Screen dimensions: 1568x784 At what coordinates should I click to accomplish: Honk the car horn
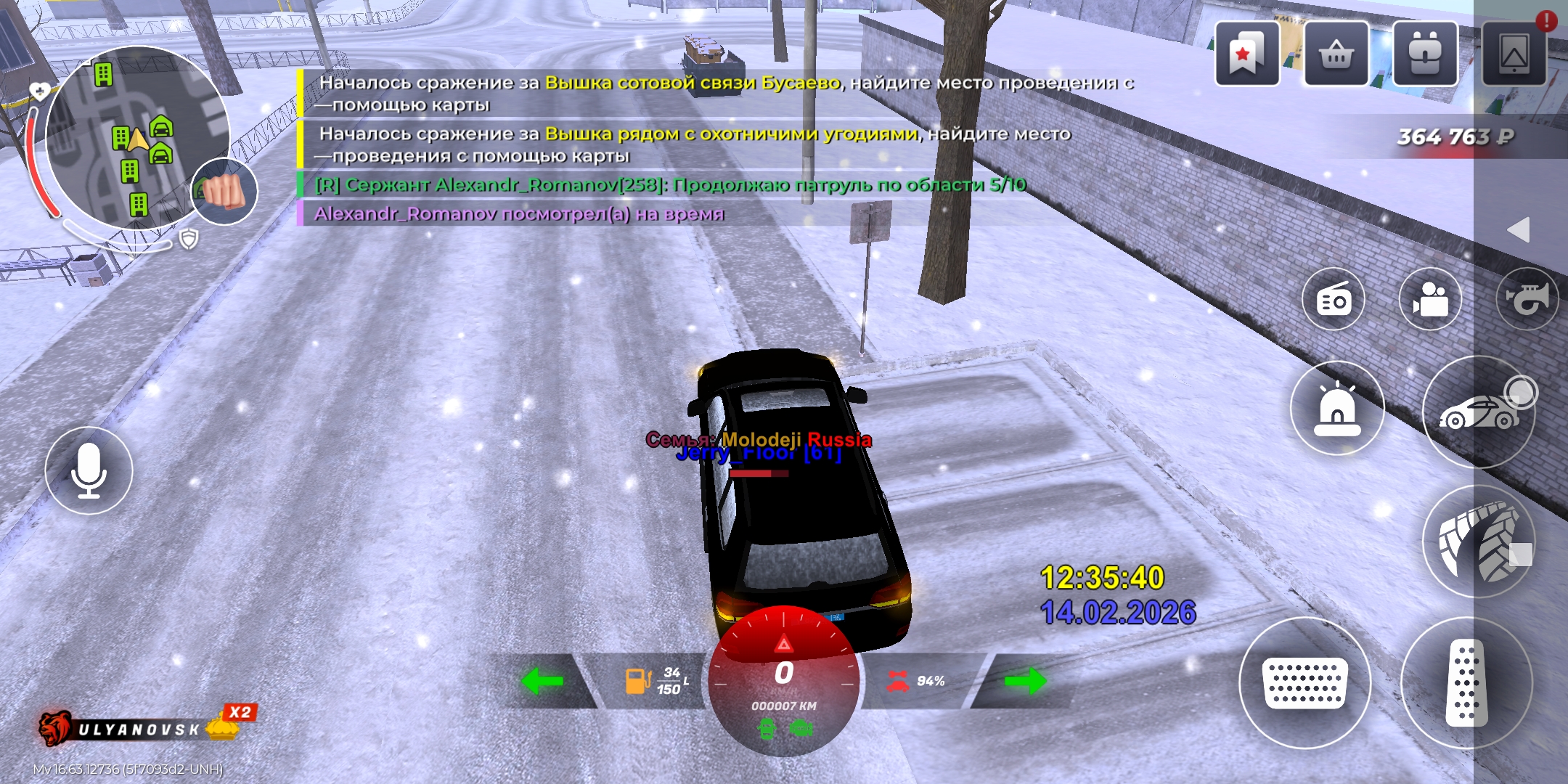[1527, 299]
